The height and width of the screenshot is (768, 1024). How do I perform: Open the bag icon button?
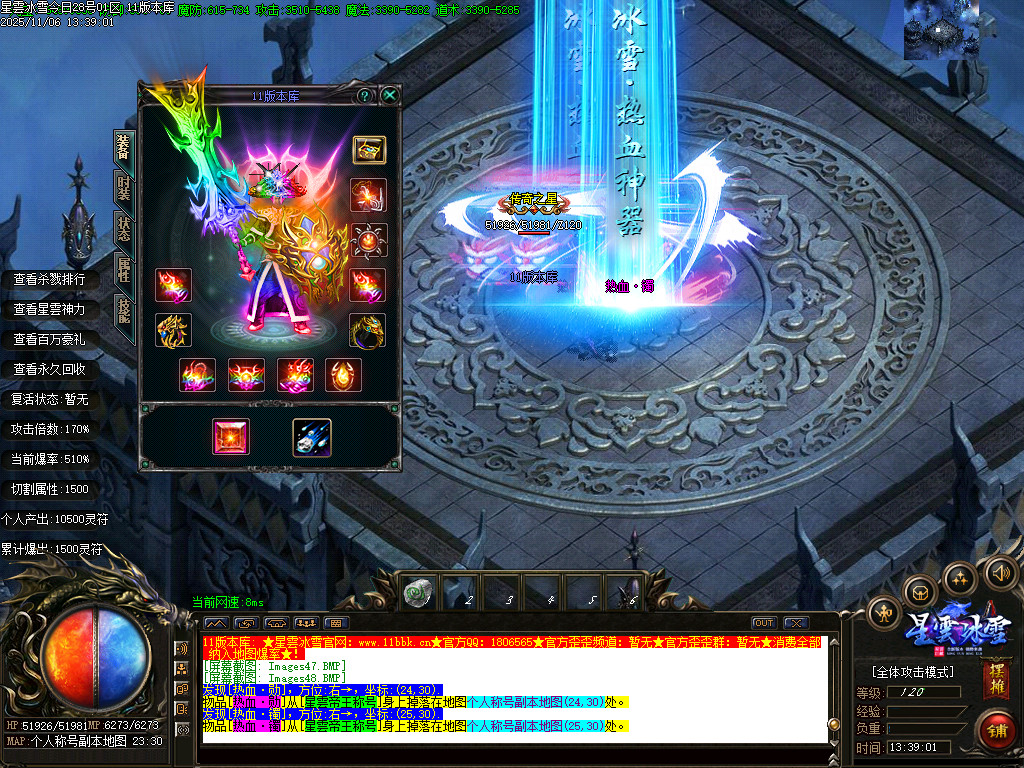[919, 590]
